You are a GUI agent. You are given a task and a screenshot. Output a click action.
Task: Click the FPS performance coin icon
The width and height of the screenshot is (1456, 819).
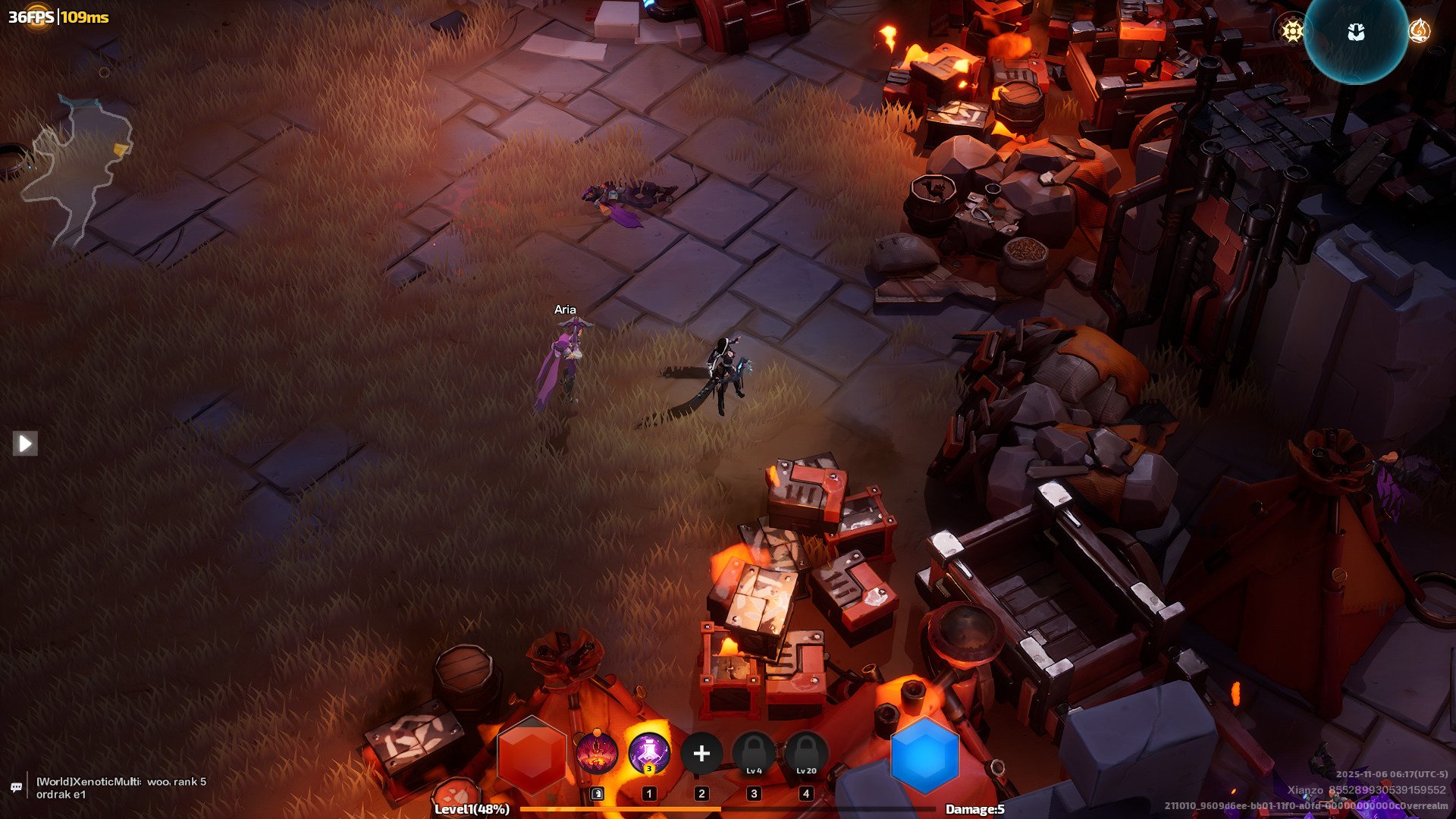[36, 17]
